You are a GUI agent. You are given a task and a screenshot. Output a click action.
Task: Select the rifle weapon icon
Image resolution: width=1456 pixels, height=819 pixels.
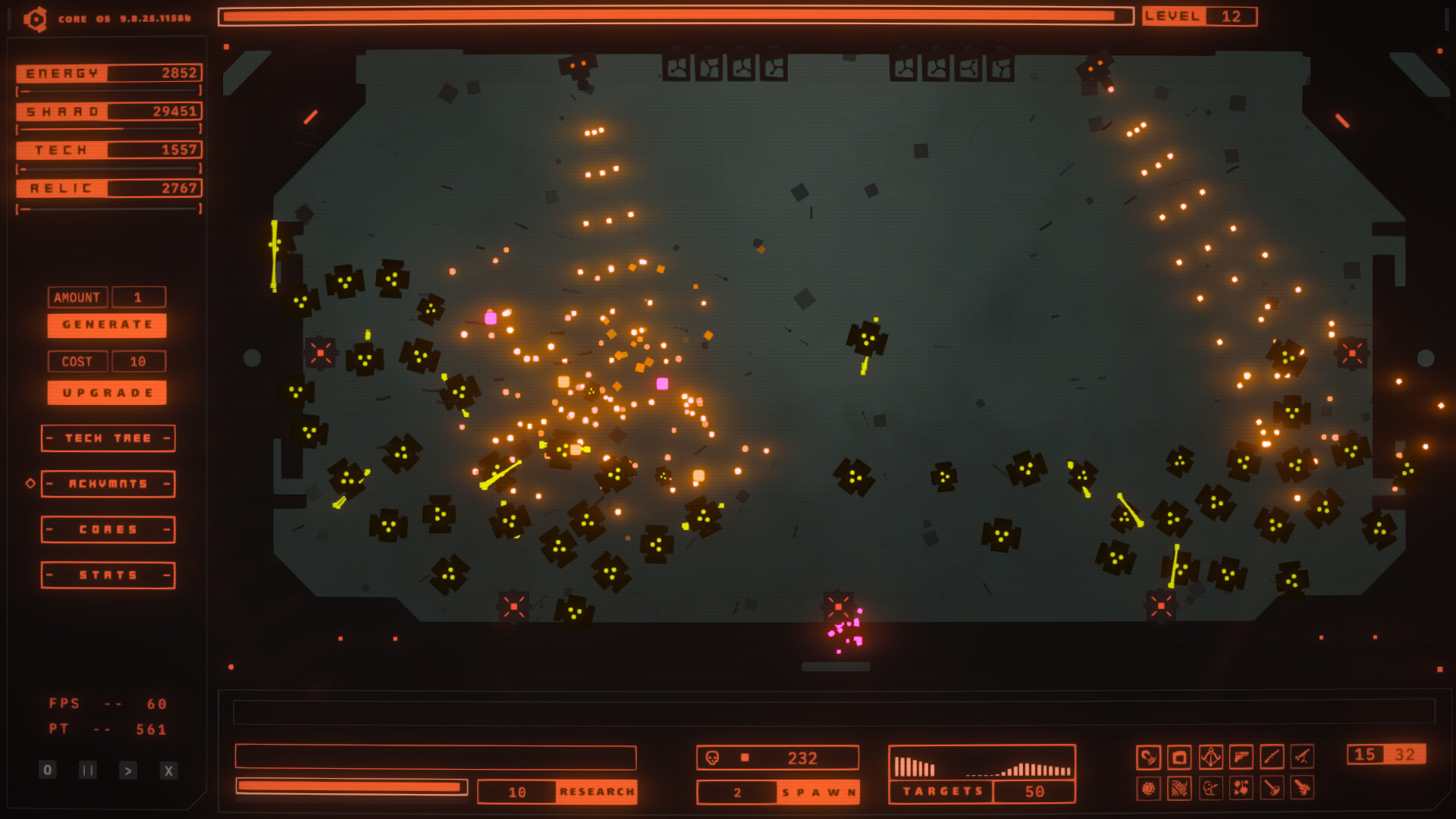1272,757
